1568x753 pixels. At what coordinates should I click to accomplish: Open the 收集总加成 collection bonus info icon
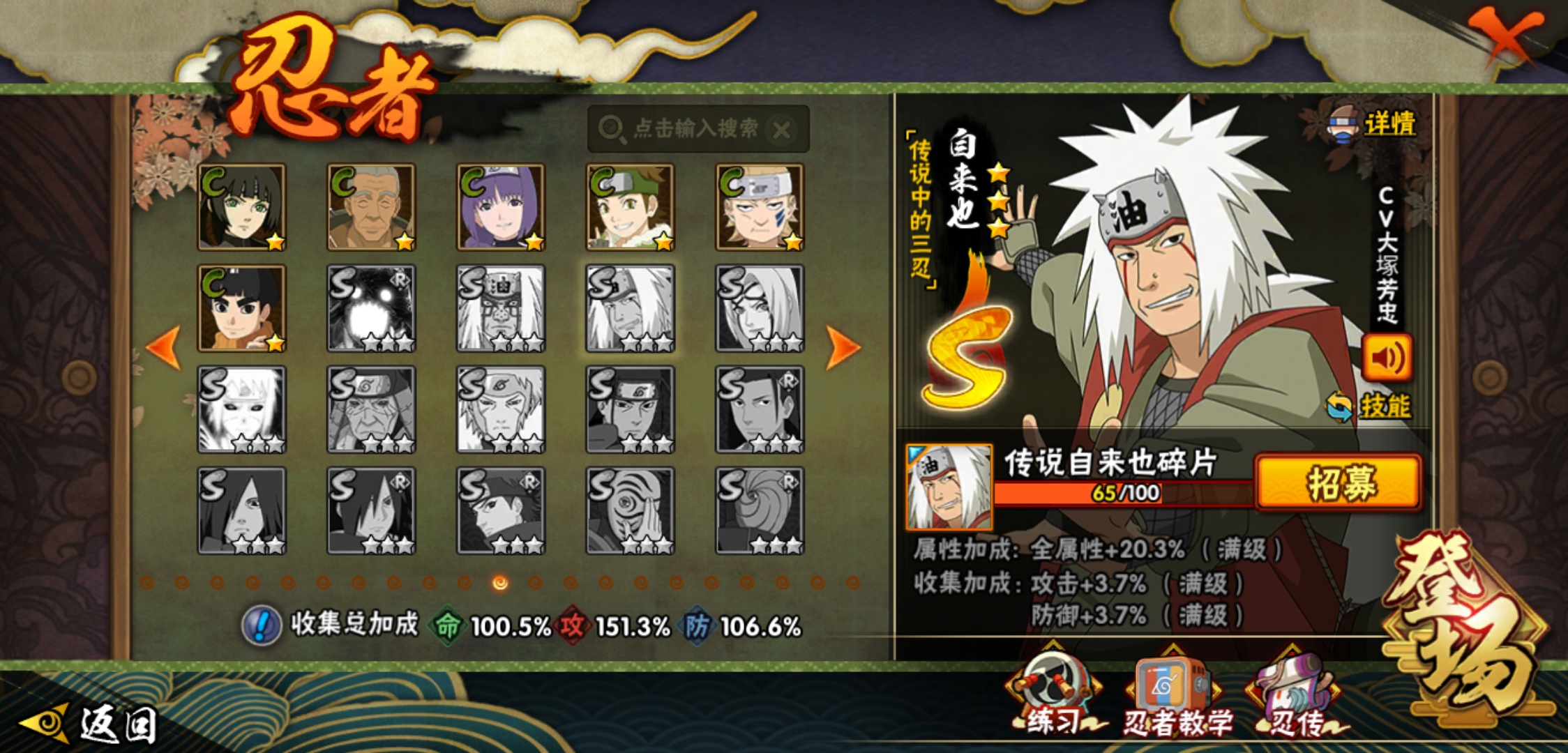pyautogui.click(x=262, y=625)
